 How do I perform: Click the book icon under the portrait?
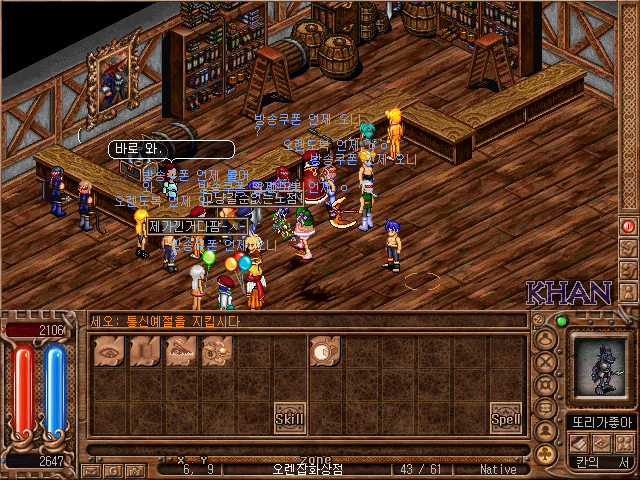(579, 442)
